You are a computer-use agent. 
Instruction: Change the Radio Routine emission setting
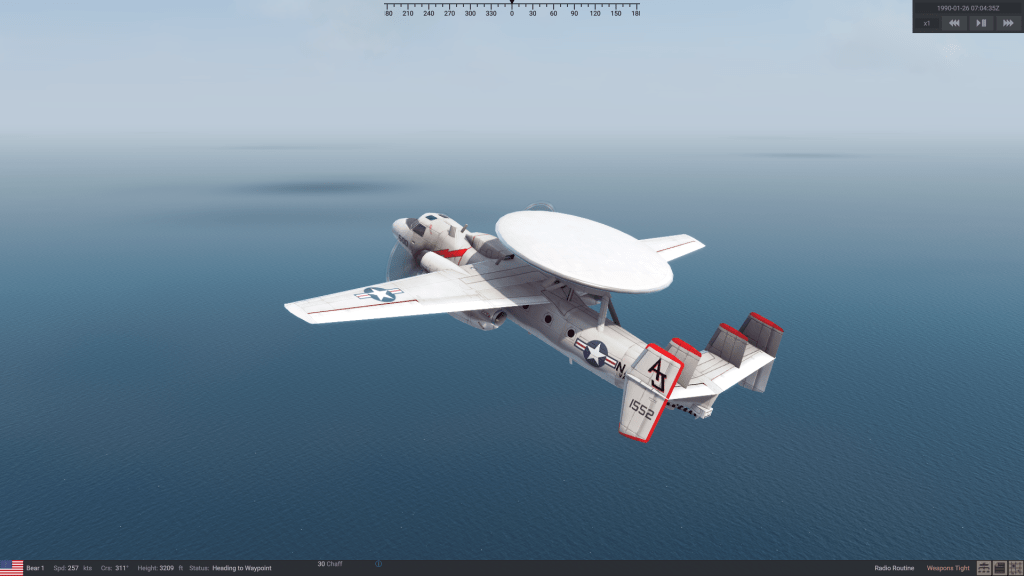[x=894, y=568]
